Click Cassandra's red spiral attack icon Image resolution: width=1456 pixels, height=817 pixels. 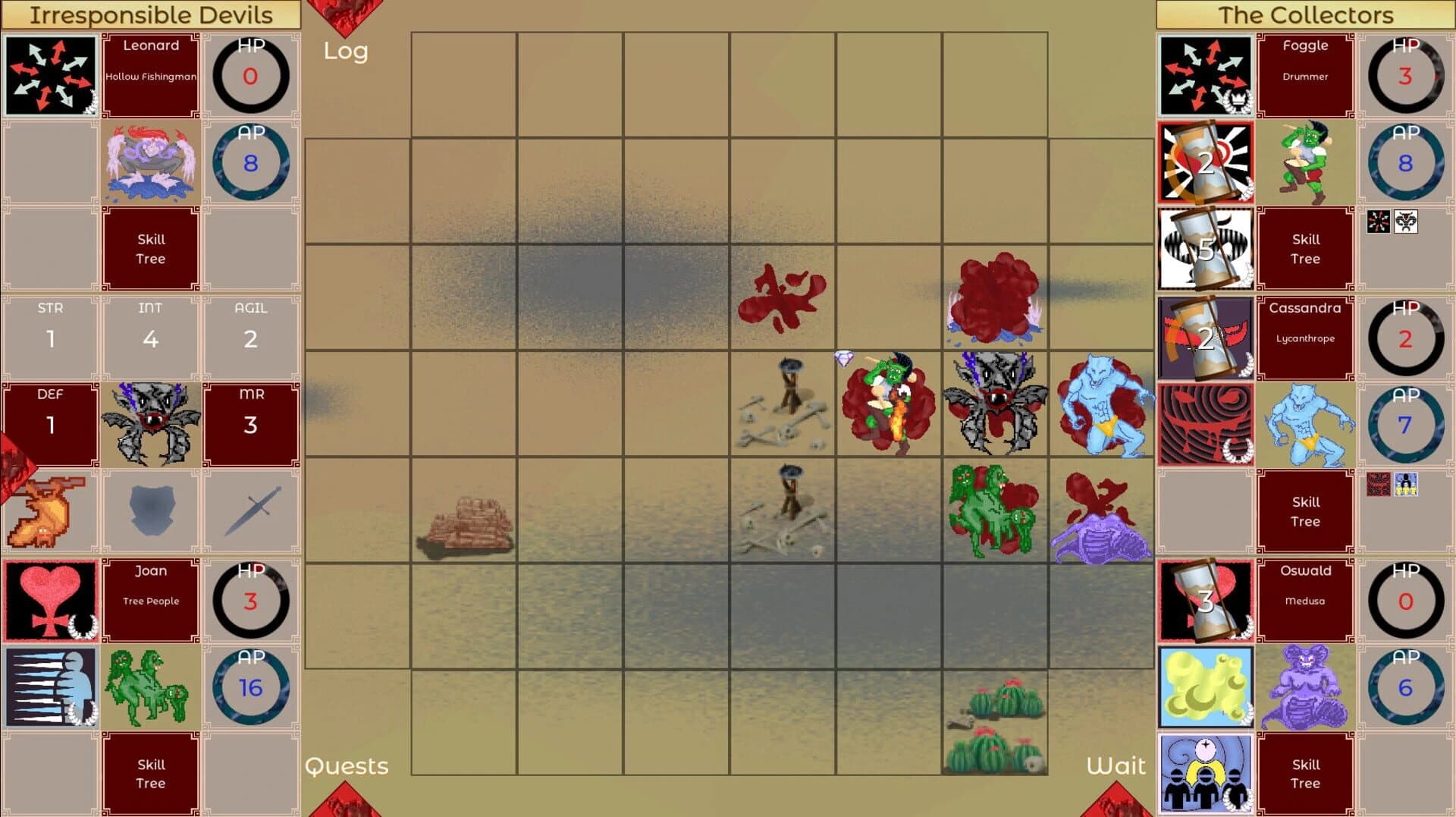click(x=1205, y=423)
